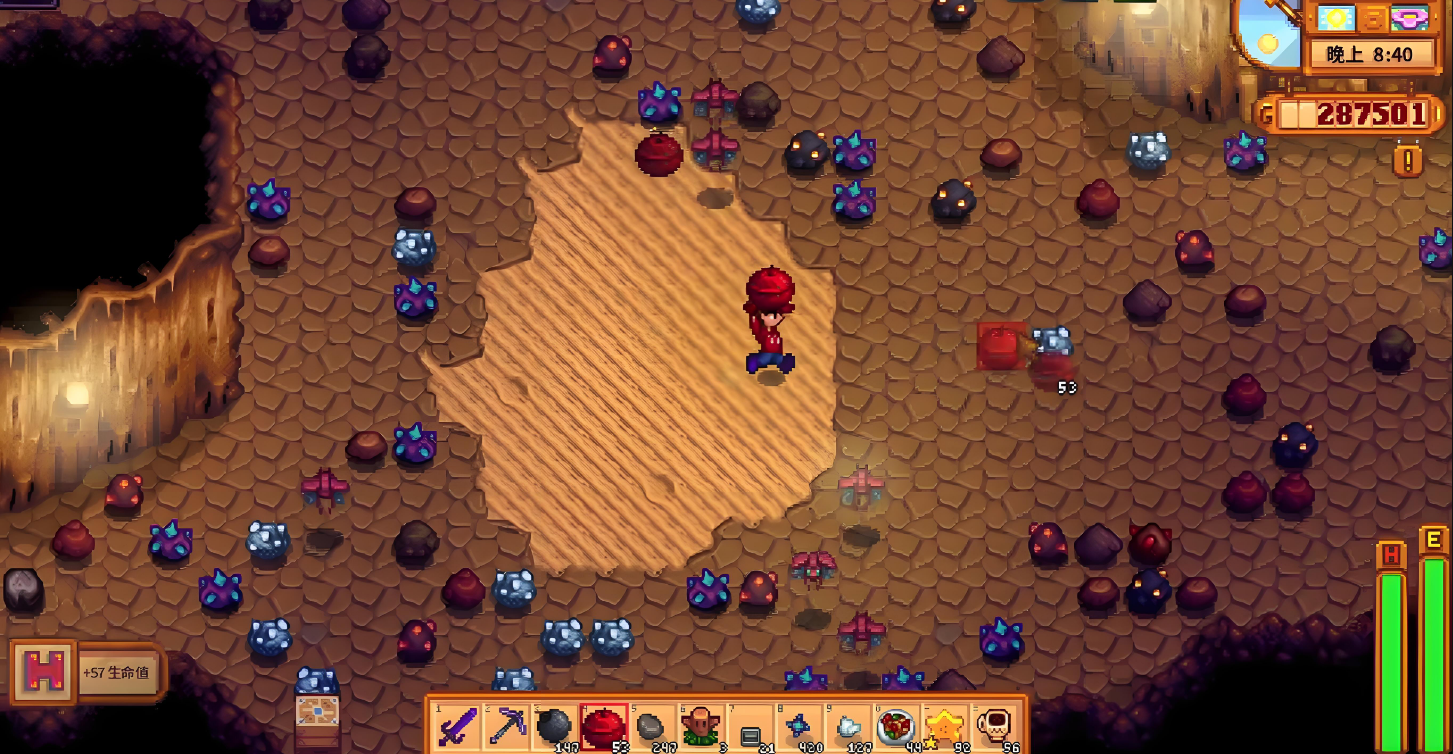This screenshot has width=1453, height=754.
Task: Select the red cherry bomb slot
Action: click(x=604, y=727)
